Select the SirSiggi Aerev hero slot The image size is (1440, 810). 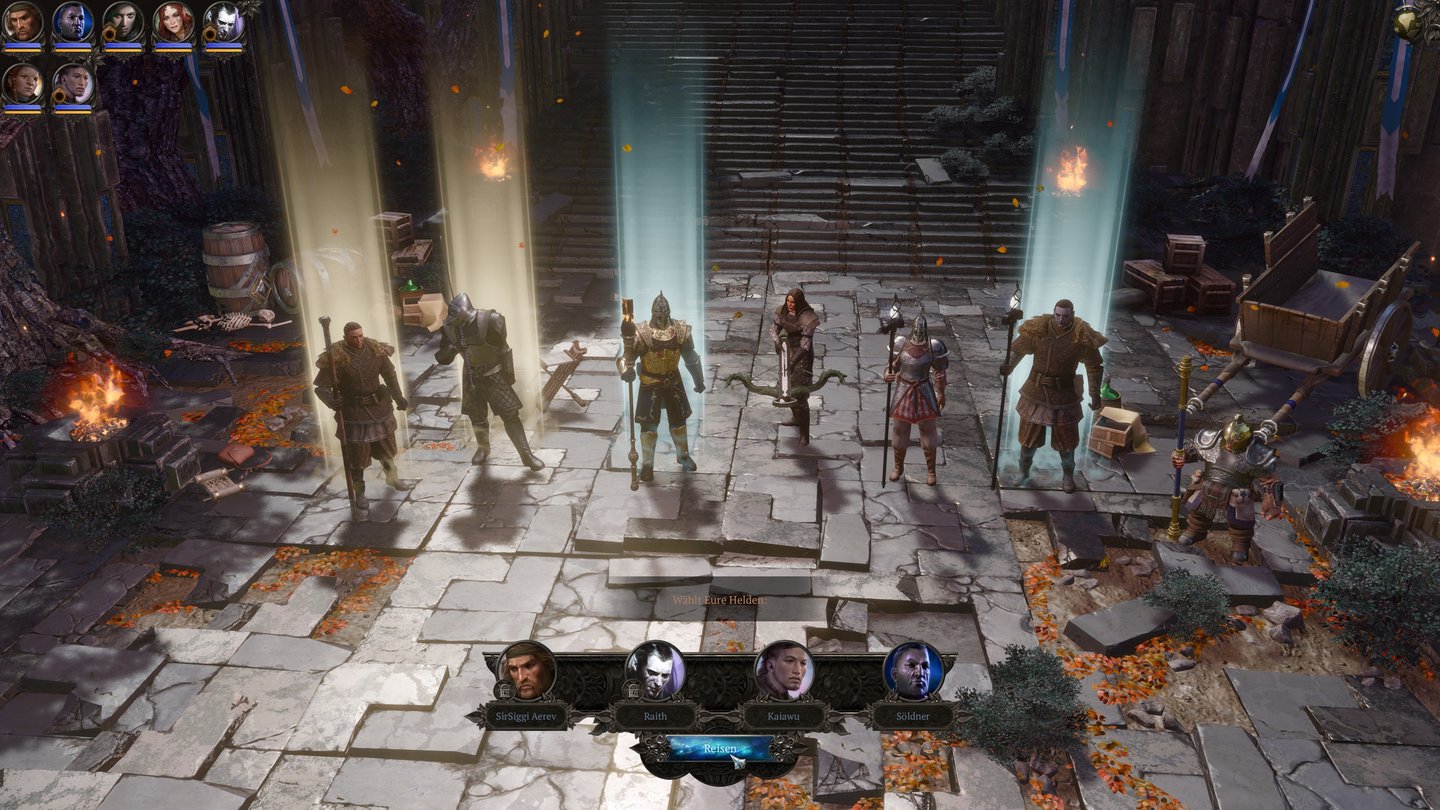click(526, 671)
